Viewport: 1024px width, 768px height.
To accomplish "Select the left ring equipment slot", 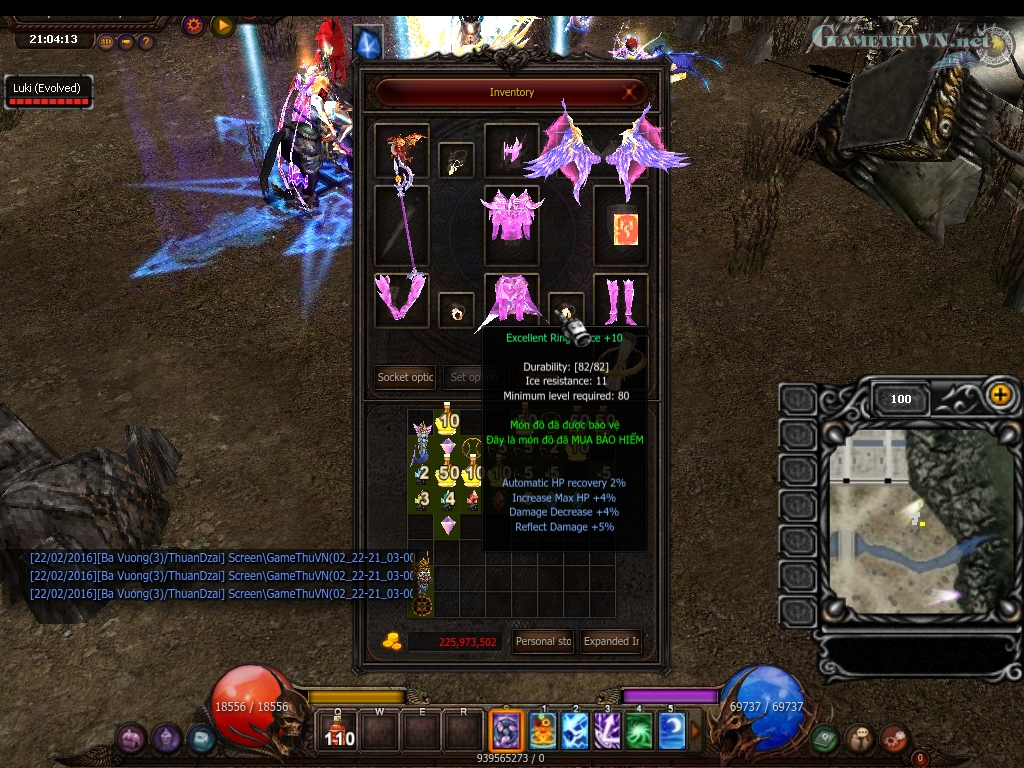I will click(456, 311).
